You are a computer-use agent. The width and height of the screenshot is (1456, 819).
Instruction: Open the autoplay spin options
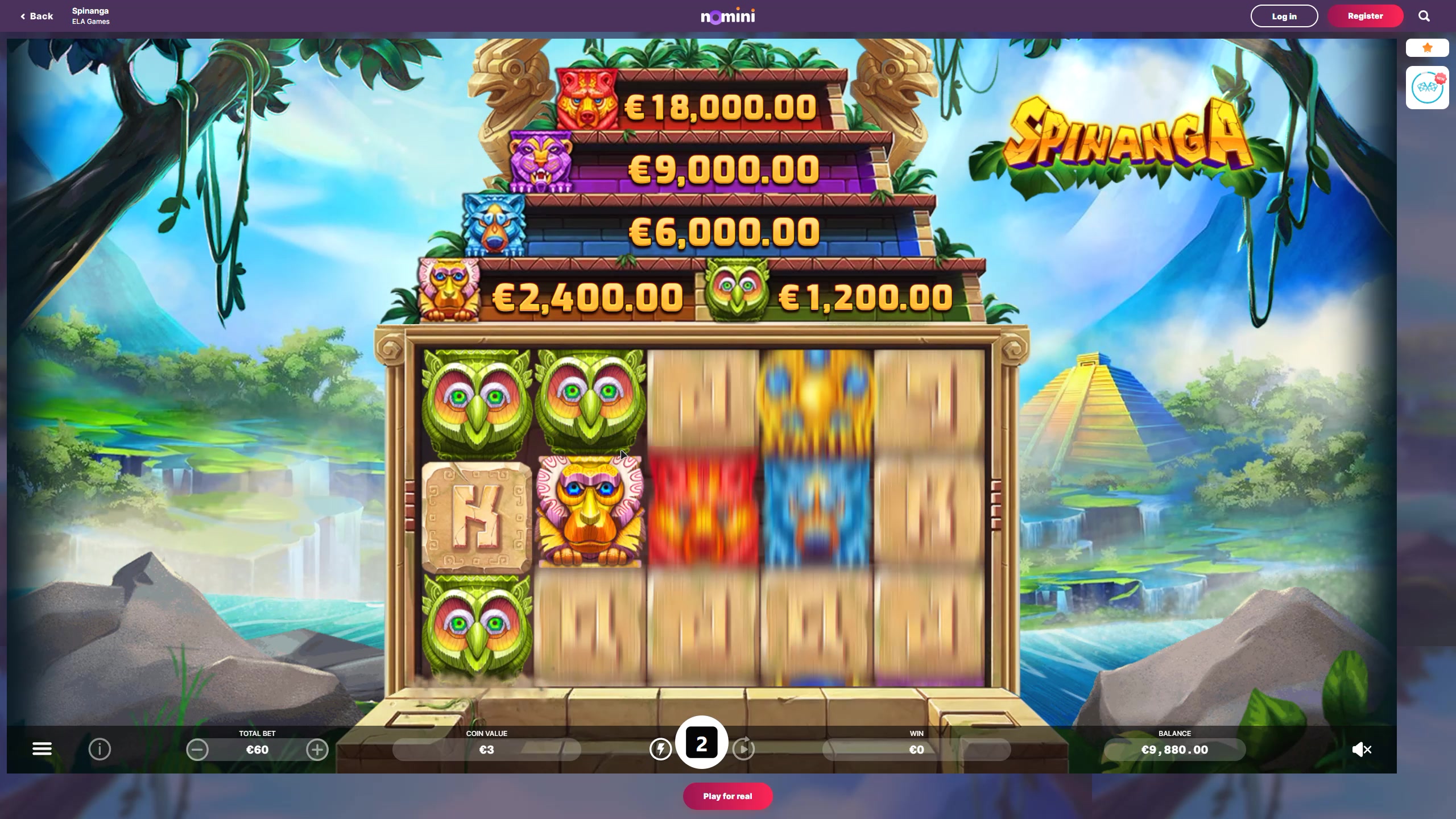tap(743, 749)
